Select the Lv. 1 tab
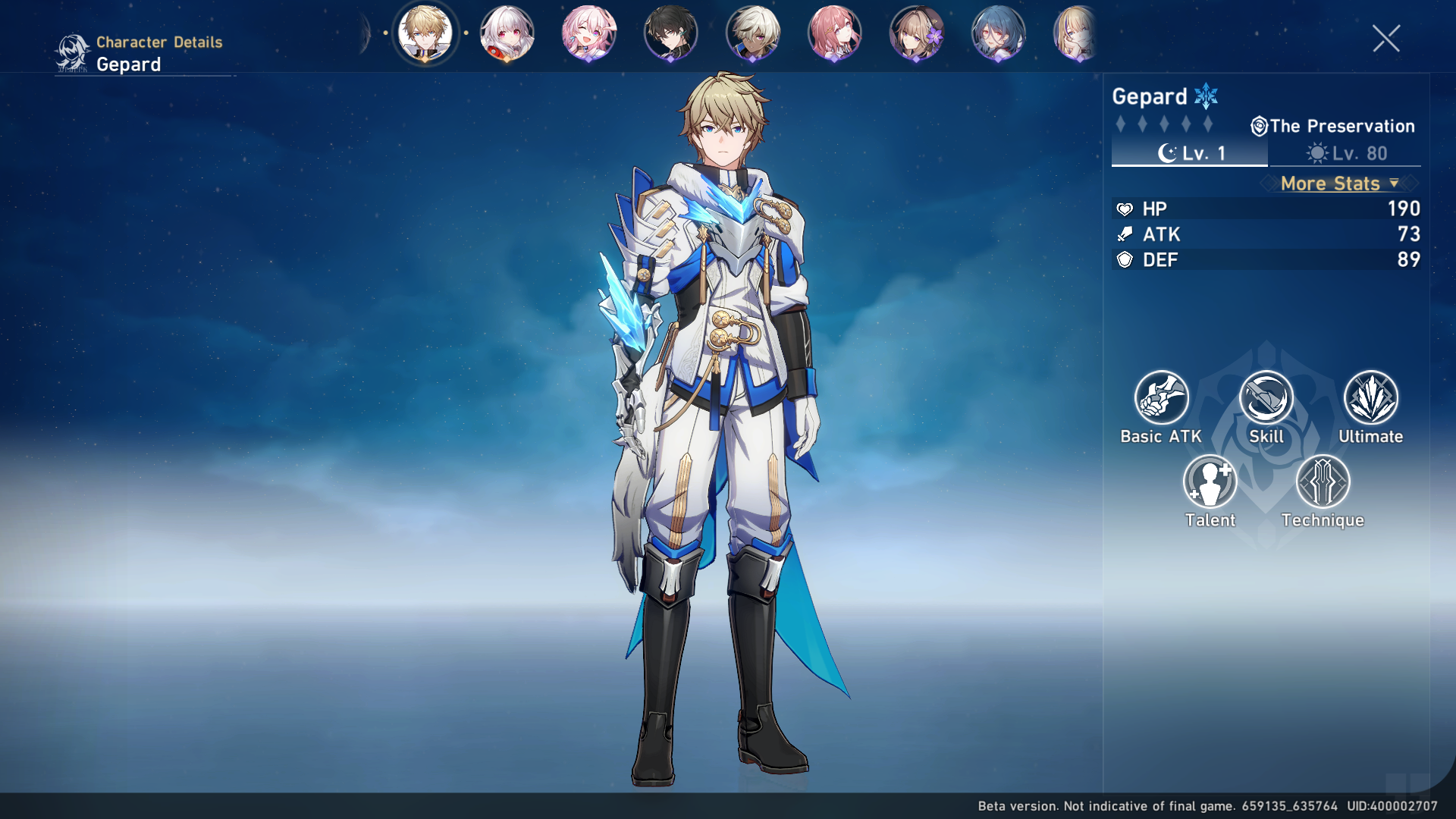The width and height of the screenshot is (1456, 819). click(1189, 155)
